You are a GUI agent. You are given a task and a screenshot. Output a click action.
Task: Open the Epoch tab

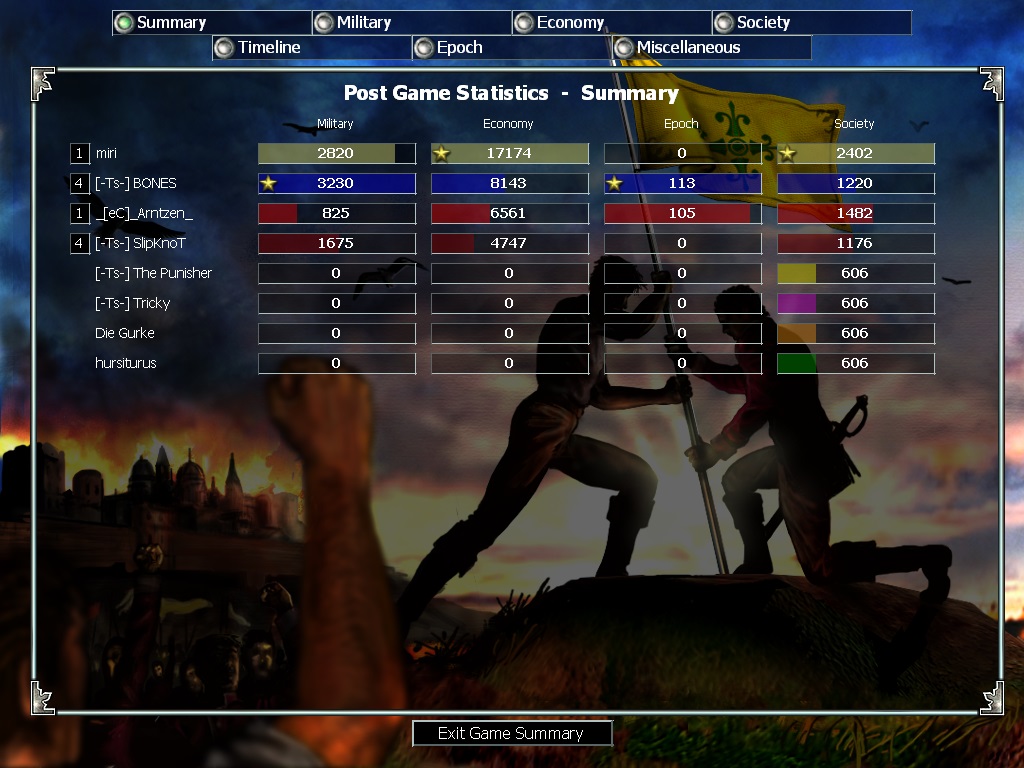click(x=459, y=47)
